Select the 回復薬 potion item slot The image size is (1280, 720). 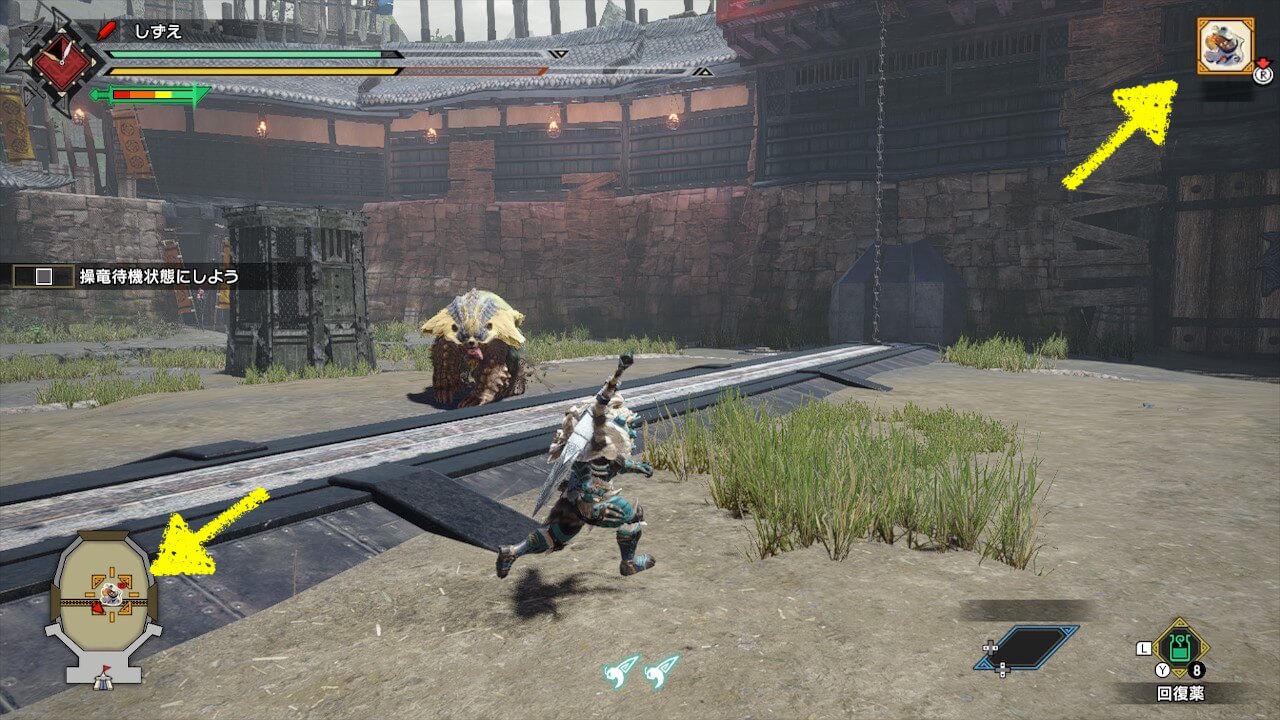[x=1180, y=650]
